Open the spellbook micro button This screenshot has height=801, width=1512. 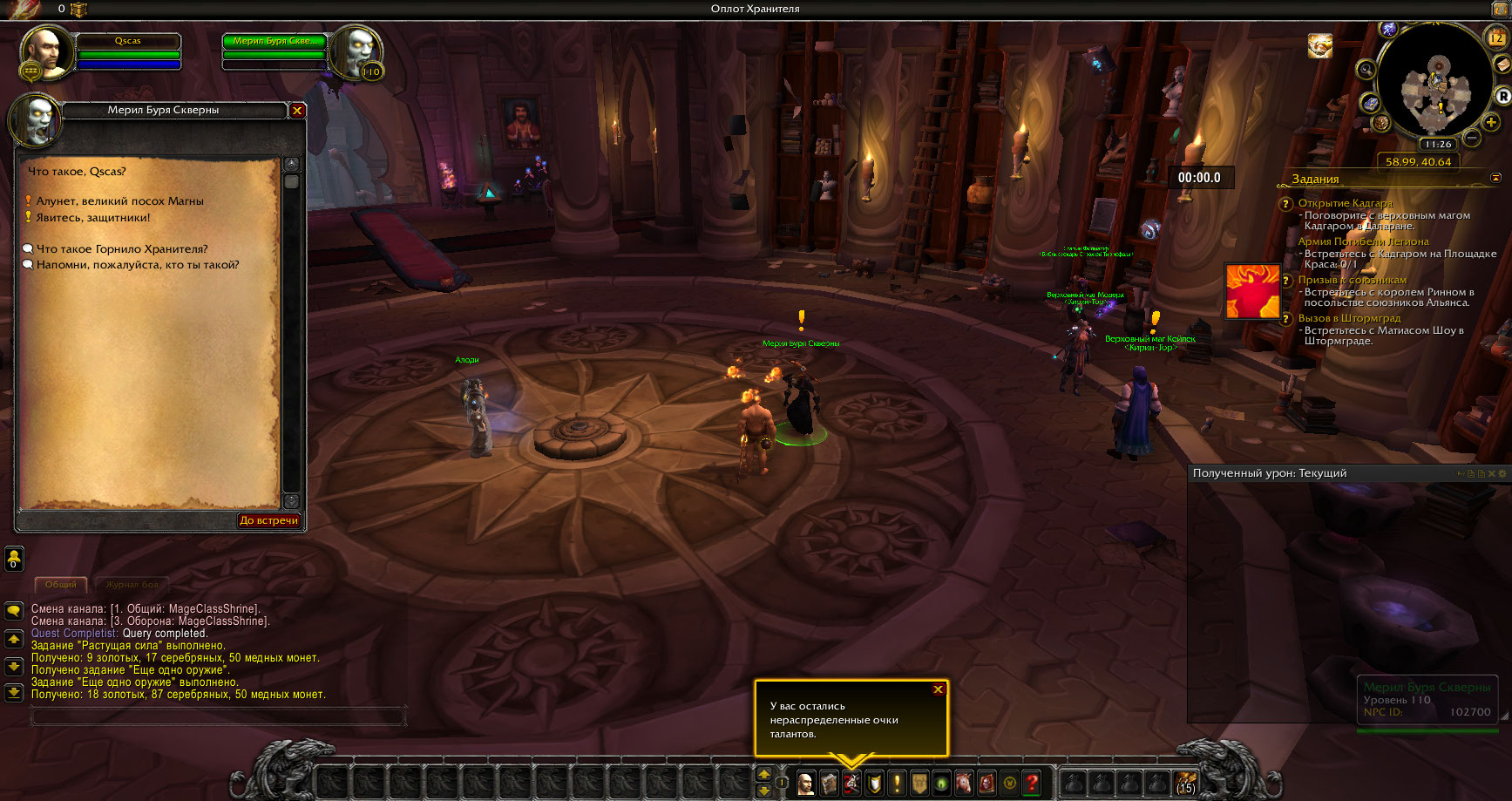tap(829, 783)
